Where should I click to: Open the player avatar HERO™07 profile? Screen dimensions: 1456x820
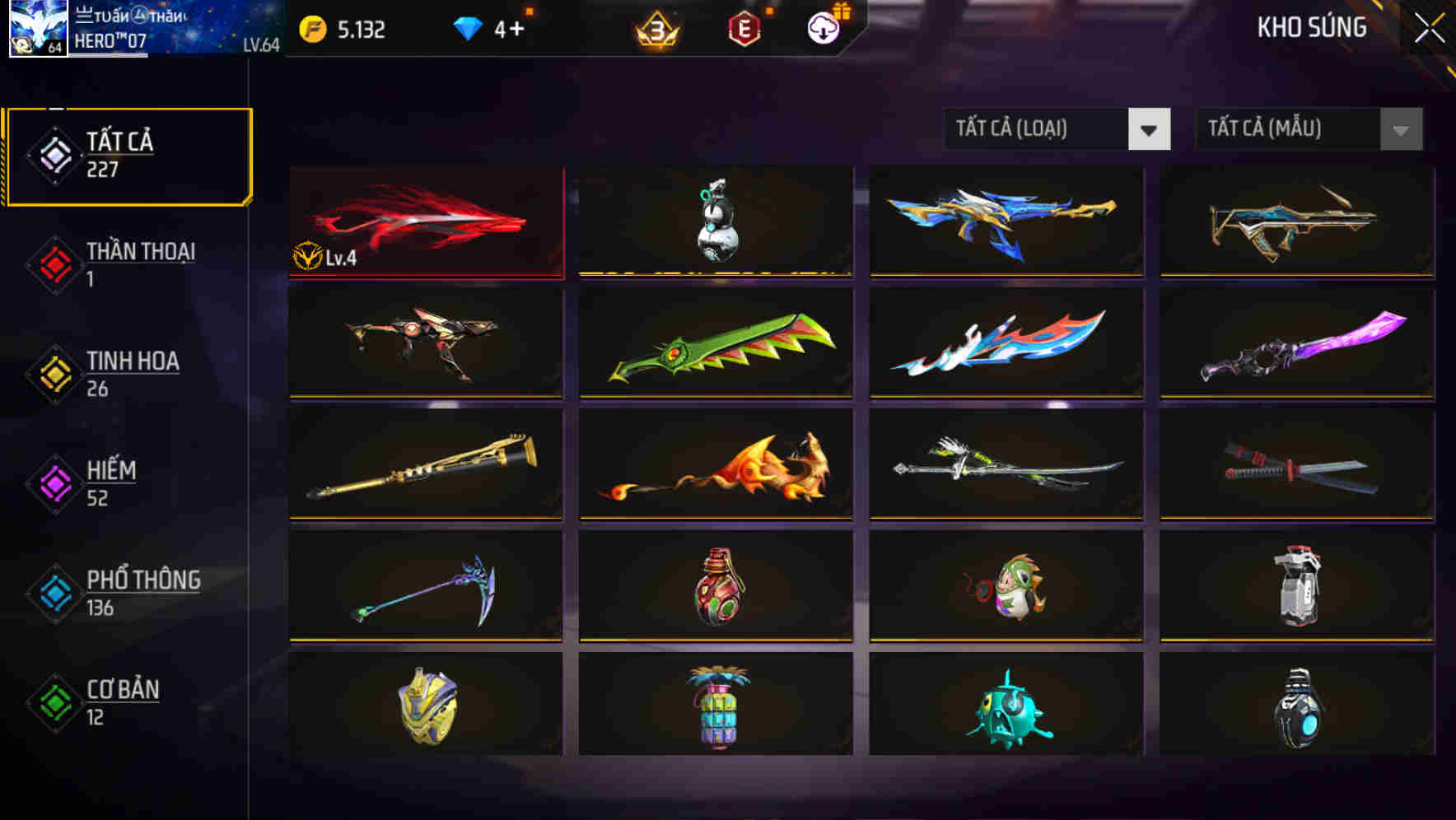36,30
